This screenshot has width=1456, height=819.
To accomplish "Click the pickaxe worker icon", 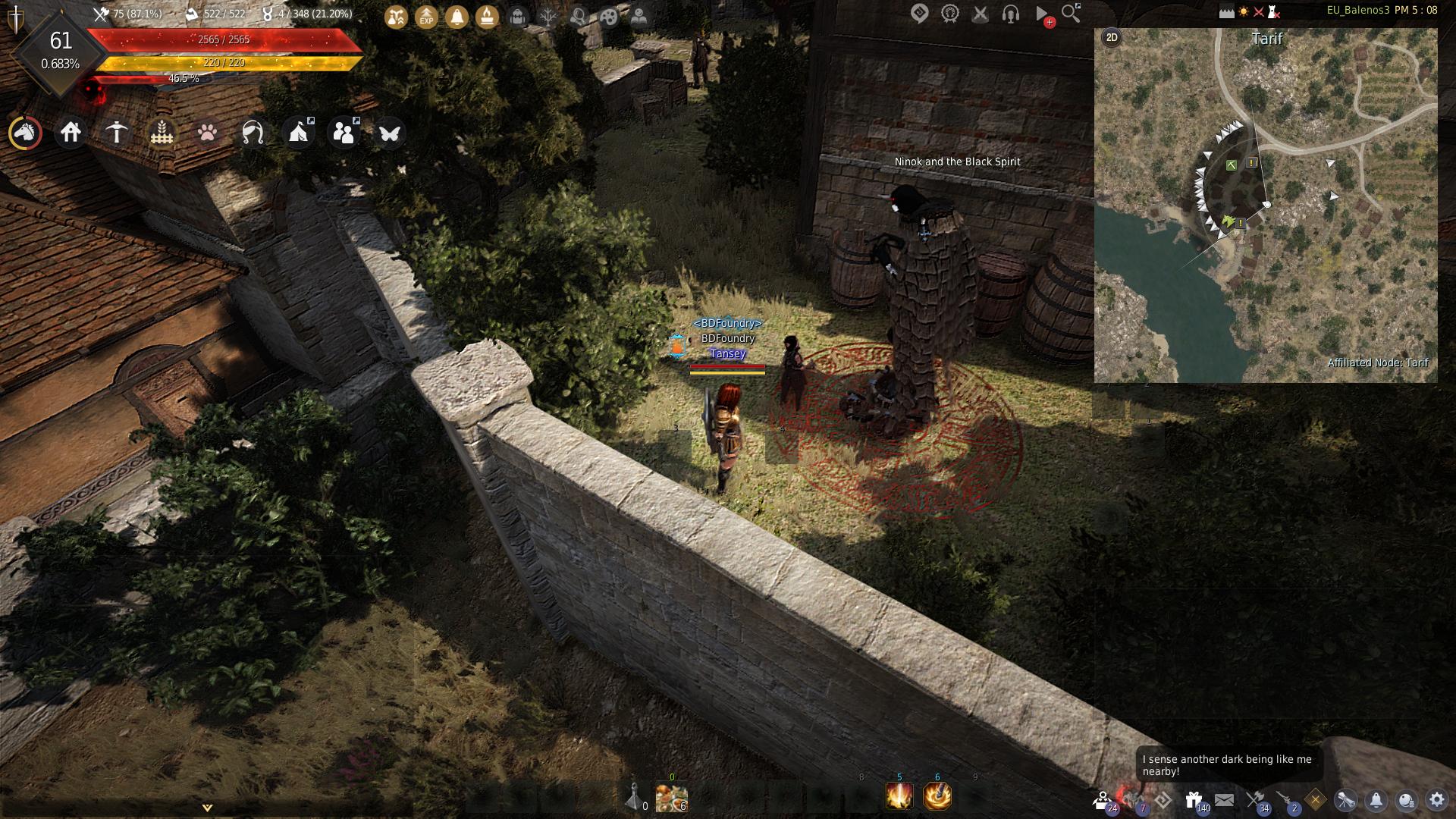I will pos(116,133).
